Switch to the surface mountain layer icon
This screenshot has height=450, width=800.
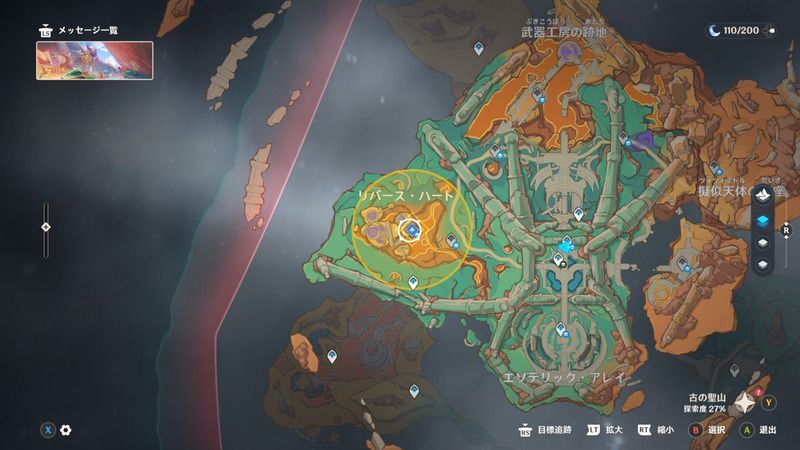763,194
